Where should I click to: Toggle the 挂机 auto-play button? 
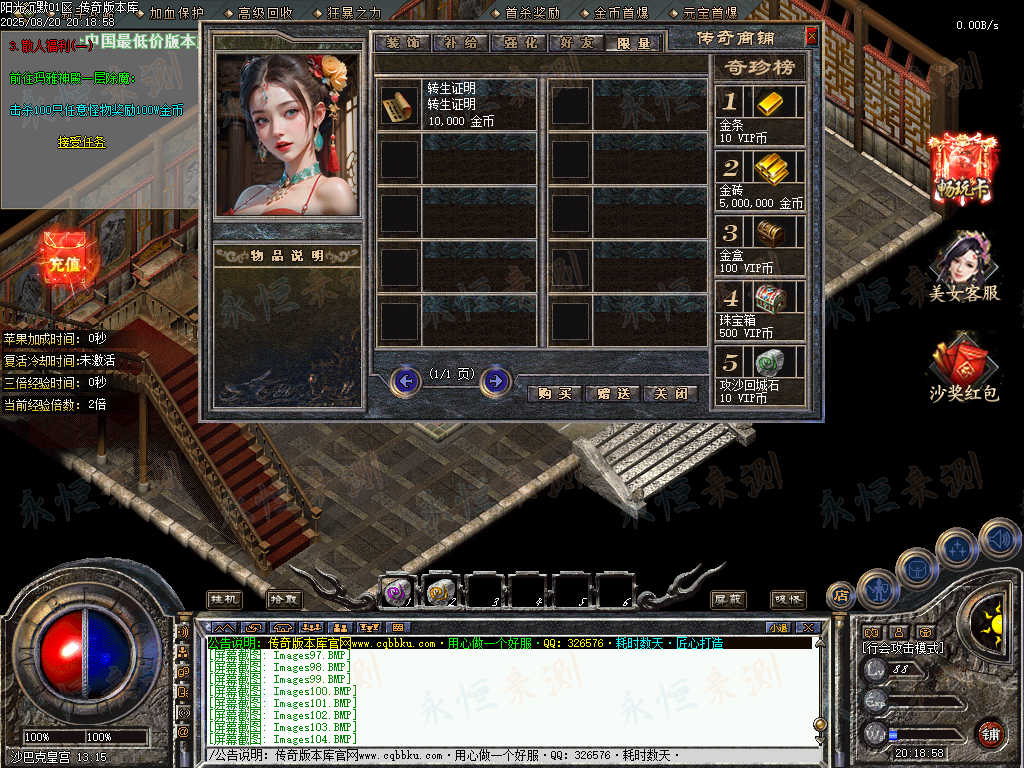[224, 598]
